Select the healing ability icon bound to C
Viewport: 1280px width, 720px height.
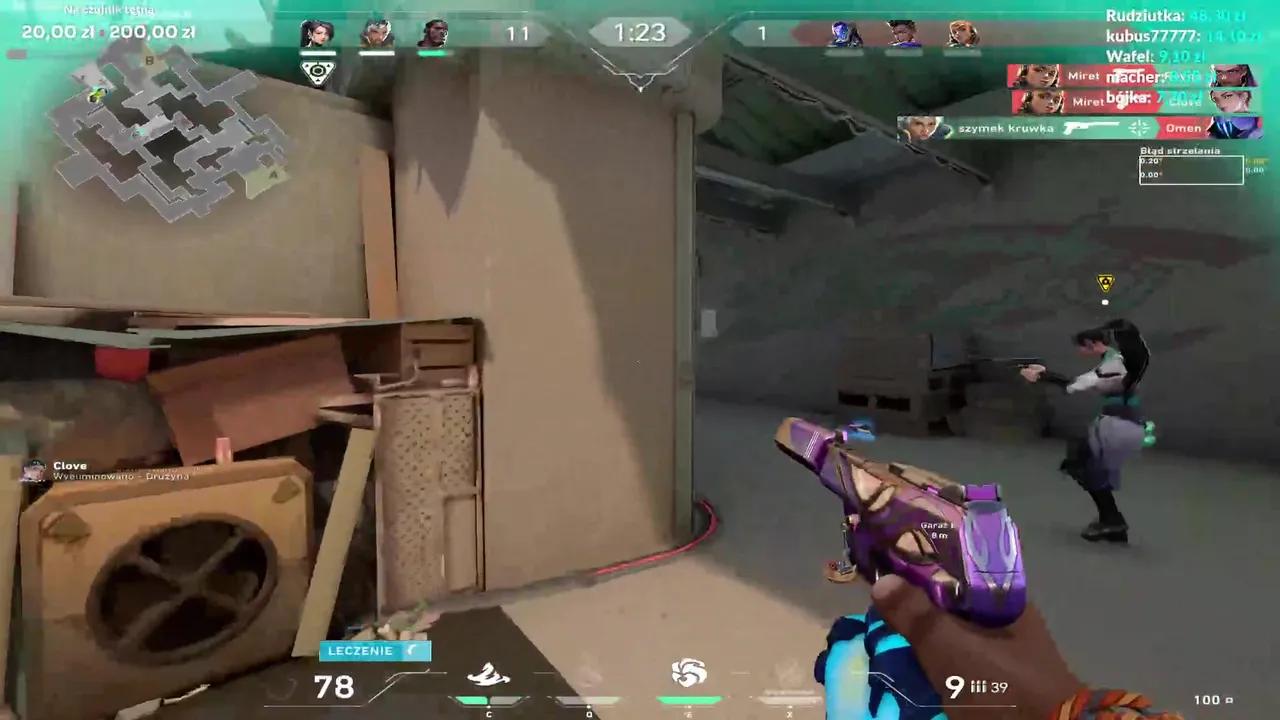click(x=488, y=673)
